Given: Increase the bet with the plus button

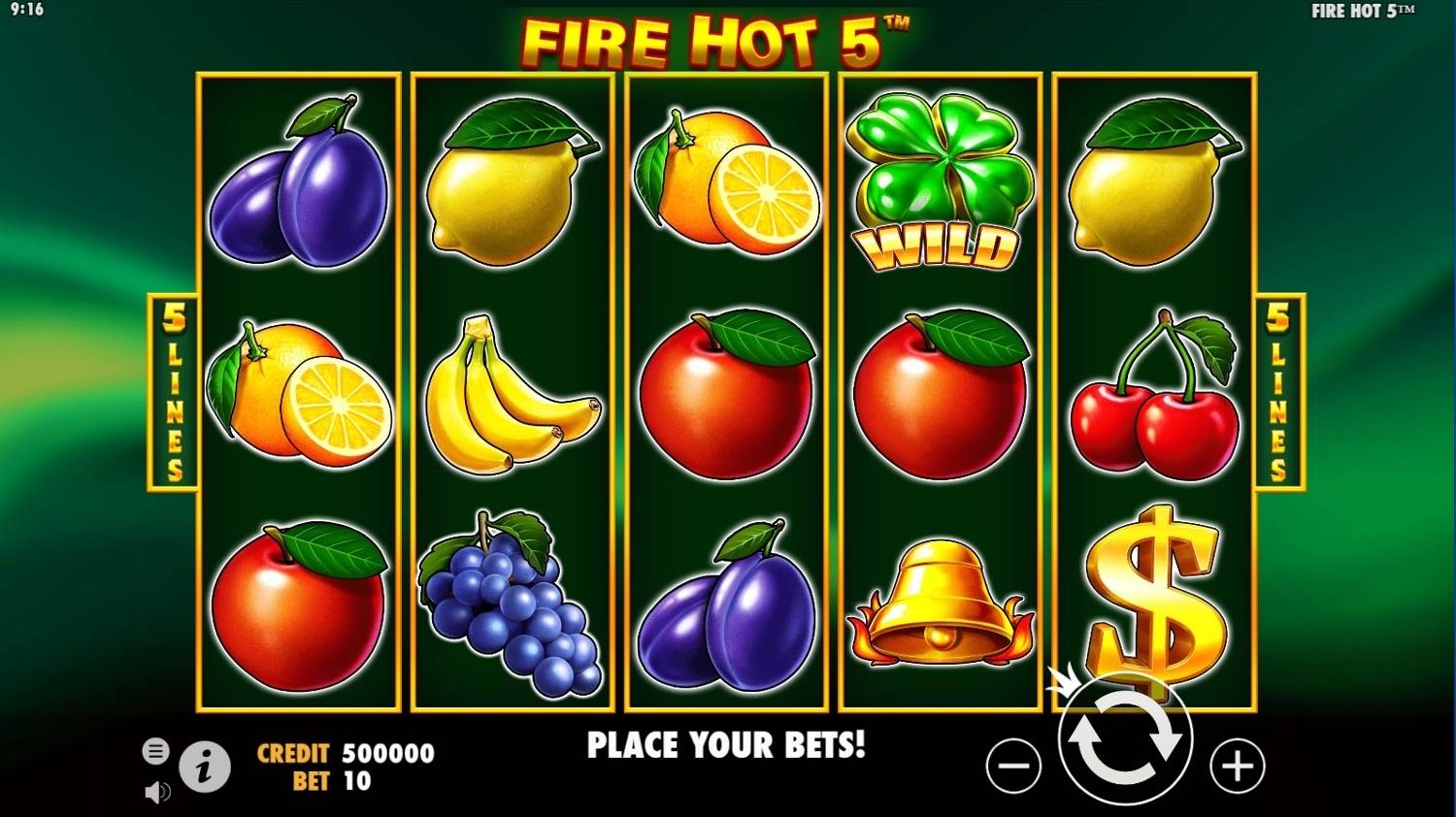Looking at the screenshot, I should (x=1237, y=767).
